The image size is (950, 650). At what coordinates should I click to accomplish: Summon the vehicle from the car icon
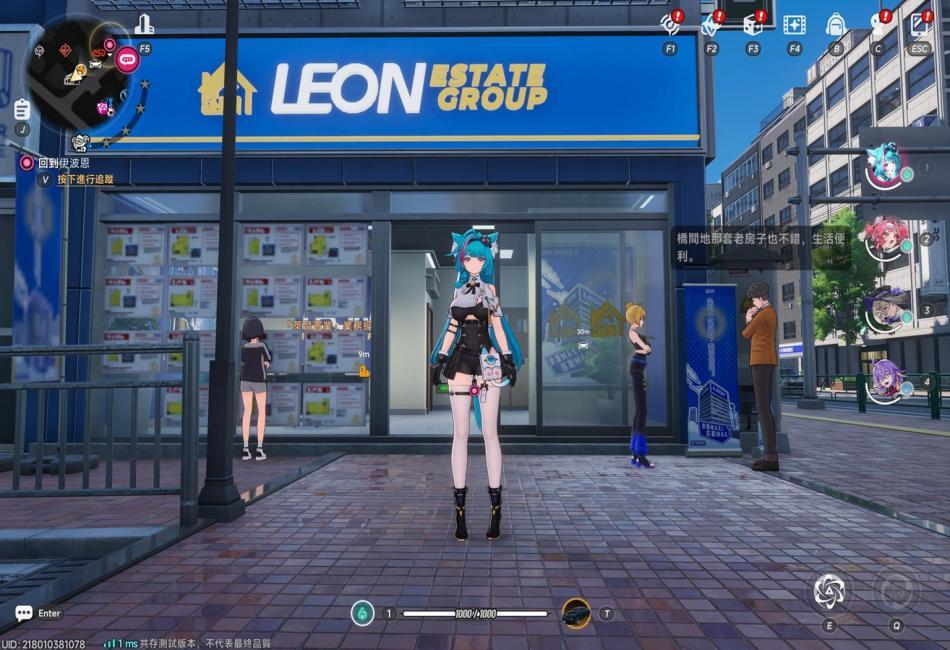coord(575,613)
